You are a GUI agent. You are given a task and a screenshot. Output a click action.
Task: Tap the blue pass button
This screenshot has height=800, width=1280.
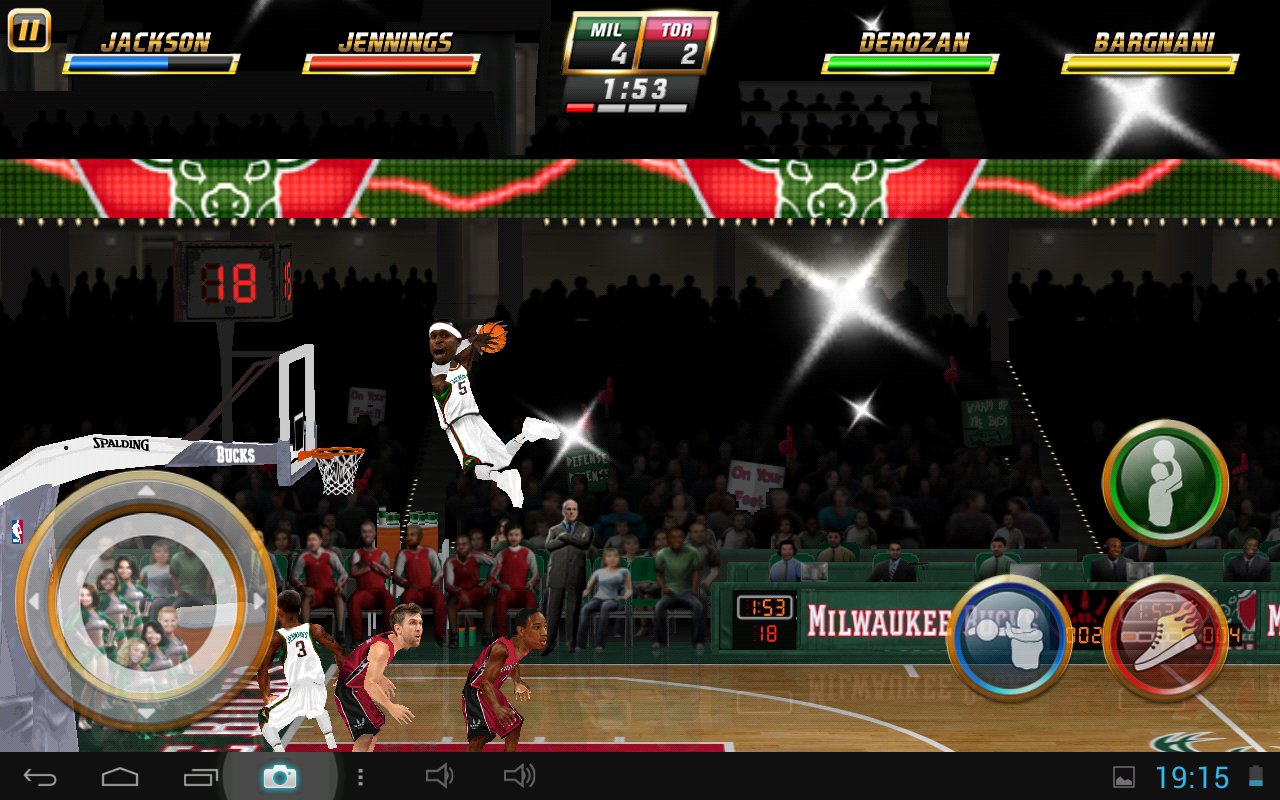tap(1009, 637)
